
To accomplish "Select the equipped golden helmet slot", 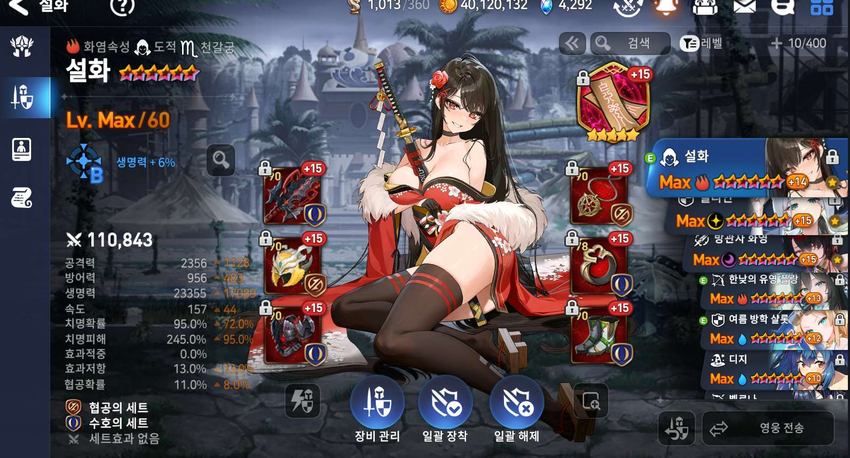I will tap(292, 265).
